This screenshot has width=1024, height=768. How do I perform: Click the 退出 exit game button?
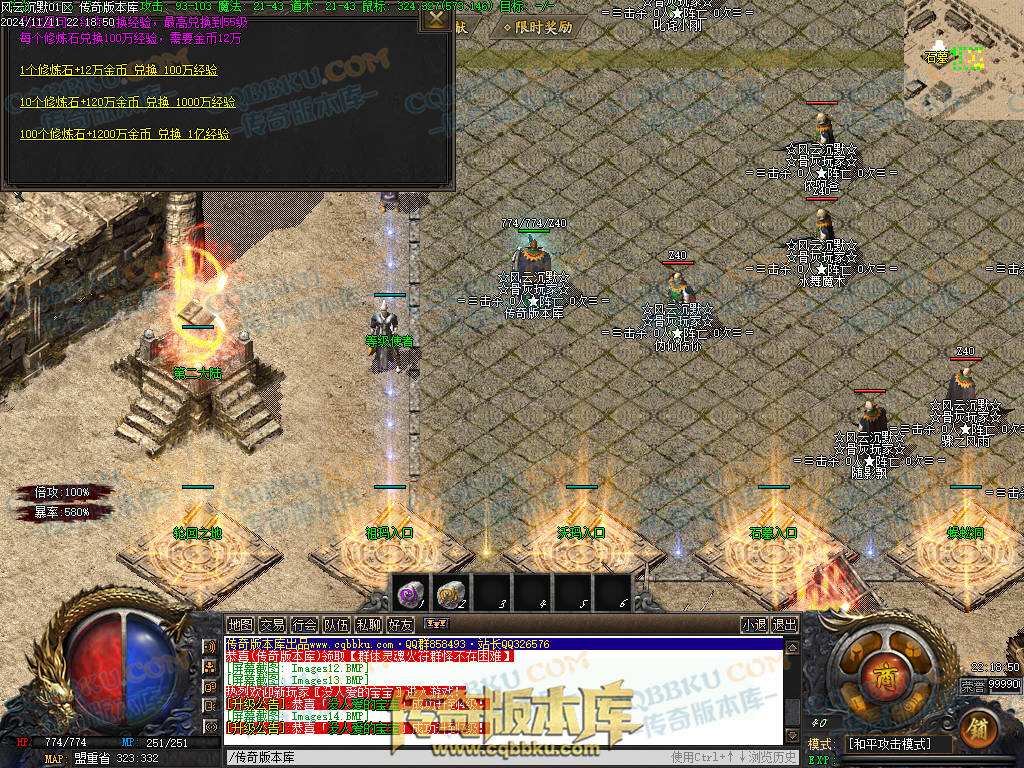coord(785,625)
